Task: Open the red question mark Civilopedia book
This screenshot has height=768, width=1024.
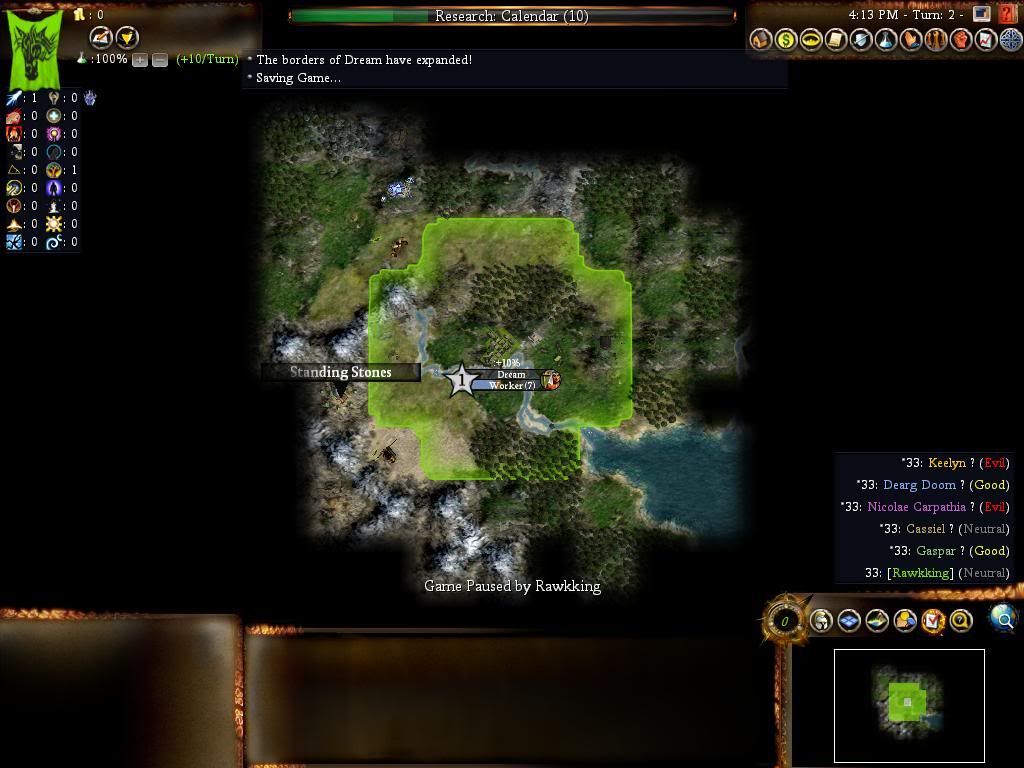Action: [x=1007, y=14]
